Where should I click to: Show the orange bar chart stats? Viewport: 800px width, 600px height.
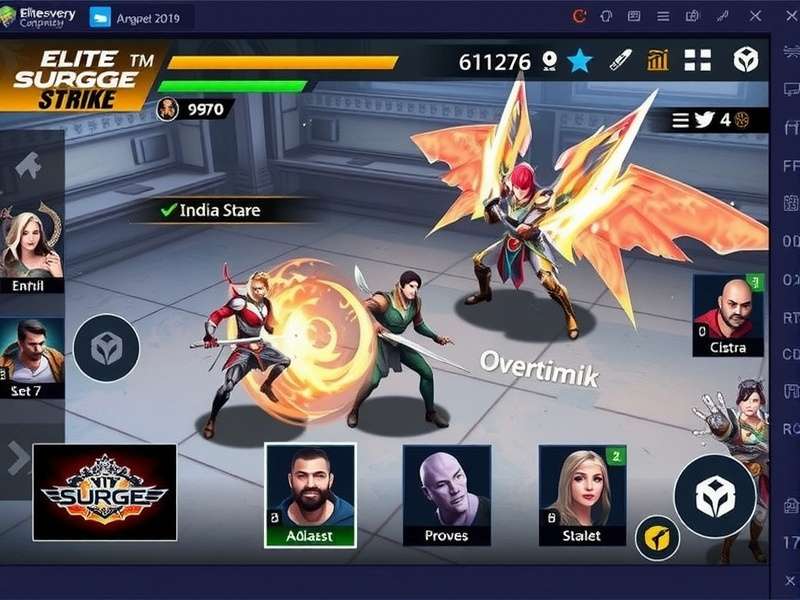657,60
